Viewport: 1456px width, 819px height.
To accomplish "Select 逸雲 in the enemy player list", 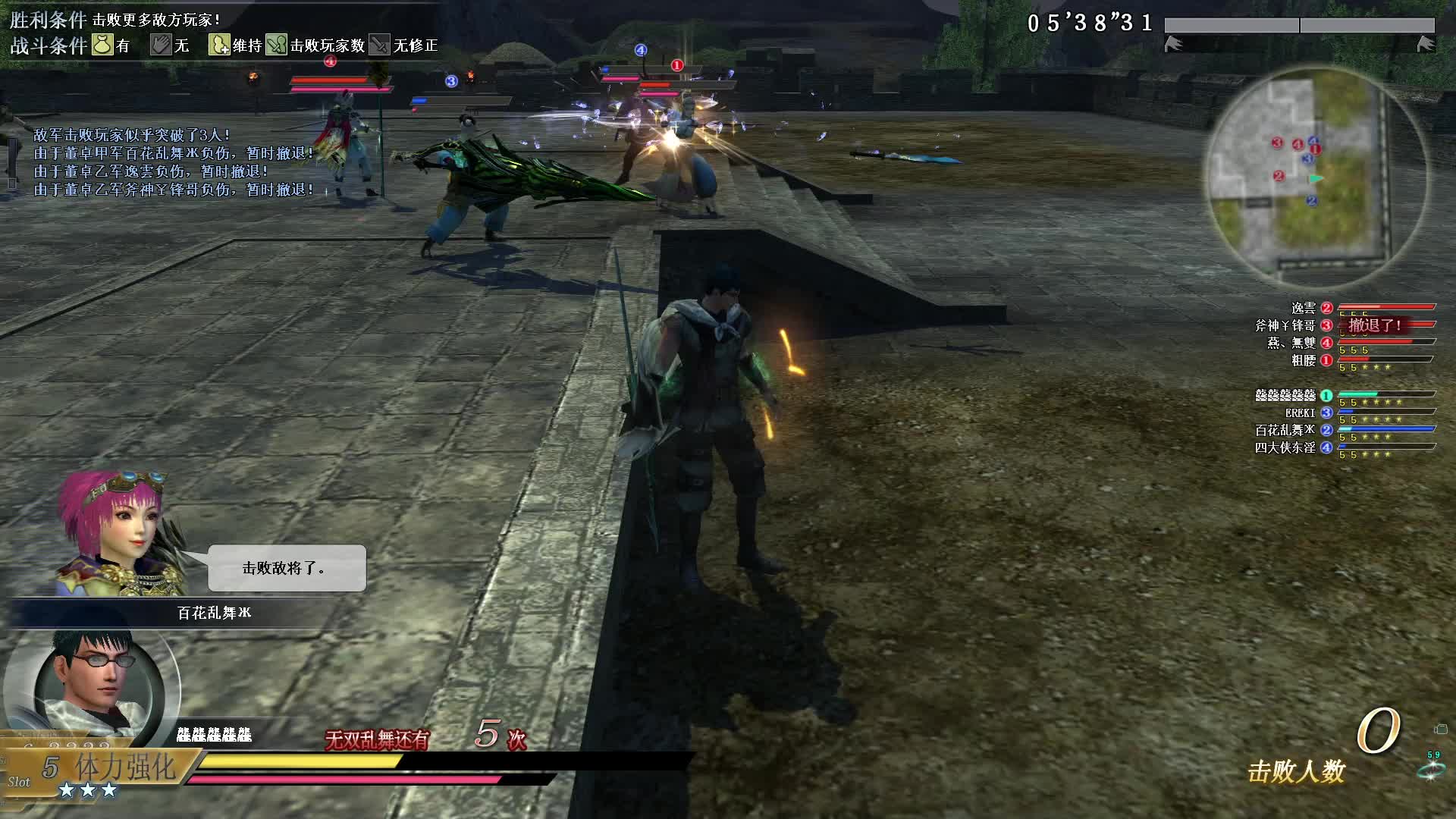I will pos(1303,308).
